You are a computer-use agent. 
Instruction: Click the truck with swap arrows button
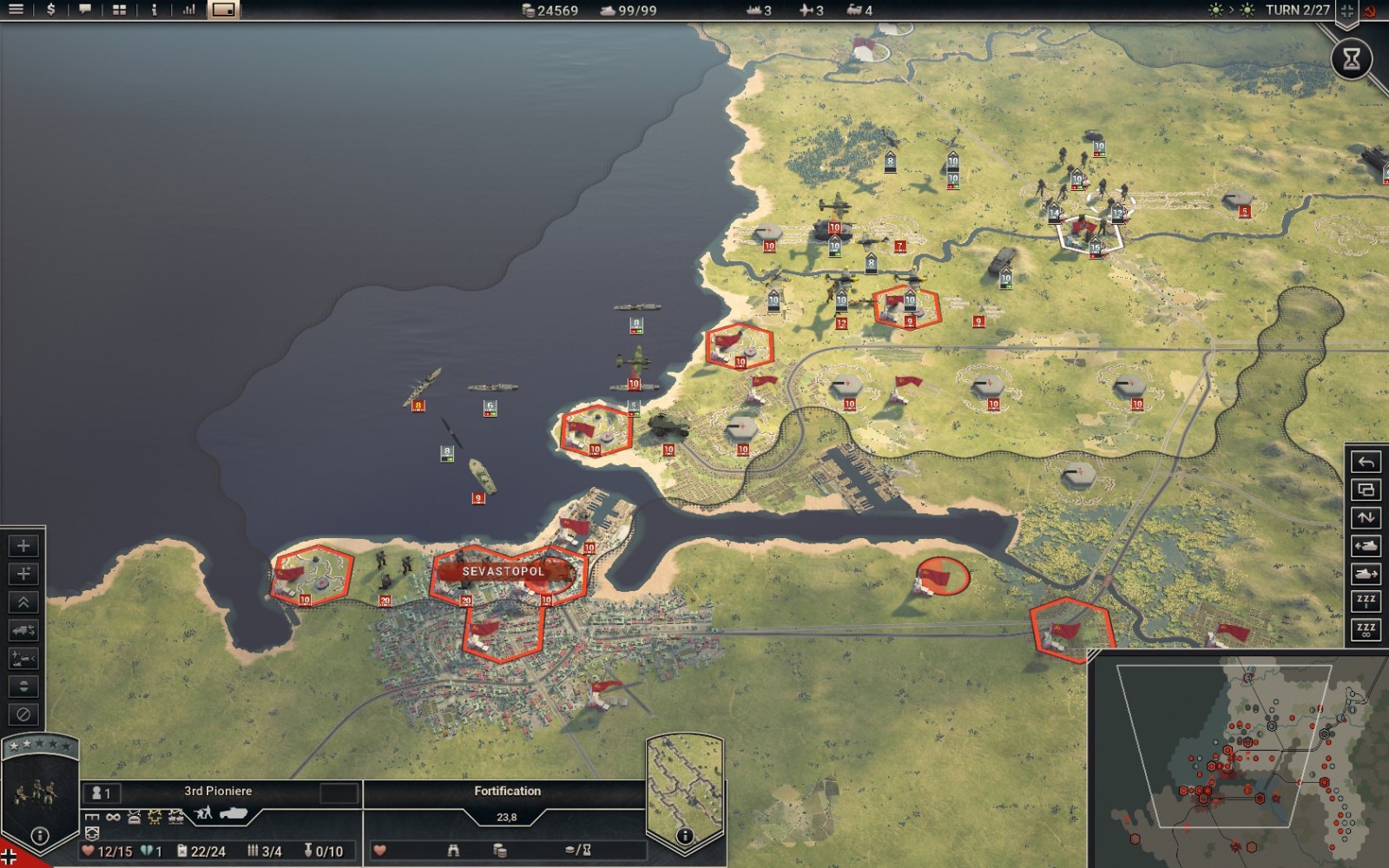point(23,630)
